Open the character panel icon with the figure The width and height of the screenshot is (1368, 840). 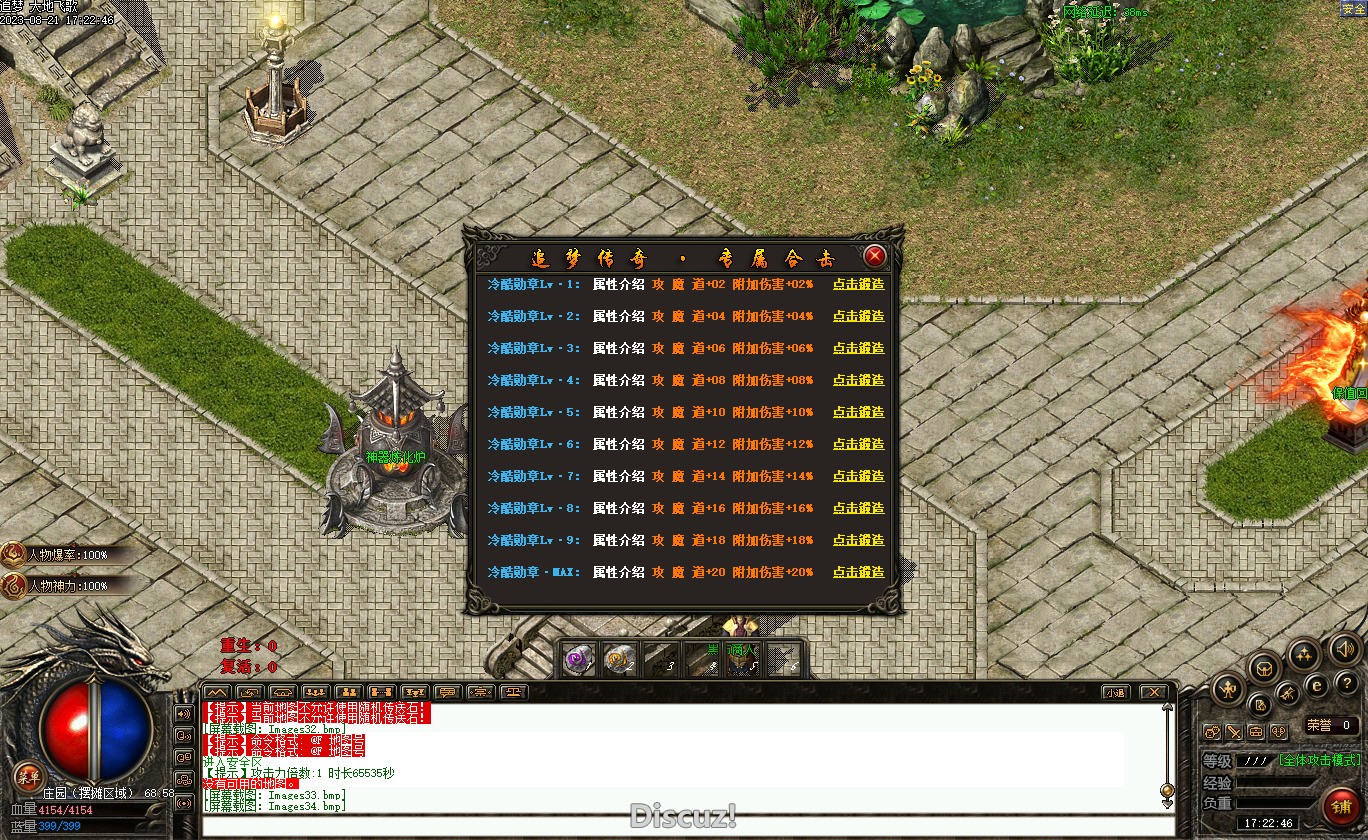tap(1228, 689)
